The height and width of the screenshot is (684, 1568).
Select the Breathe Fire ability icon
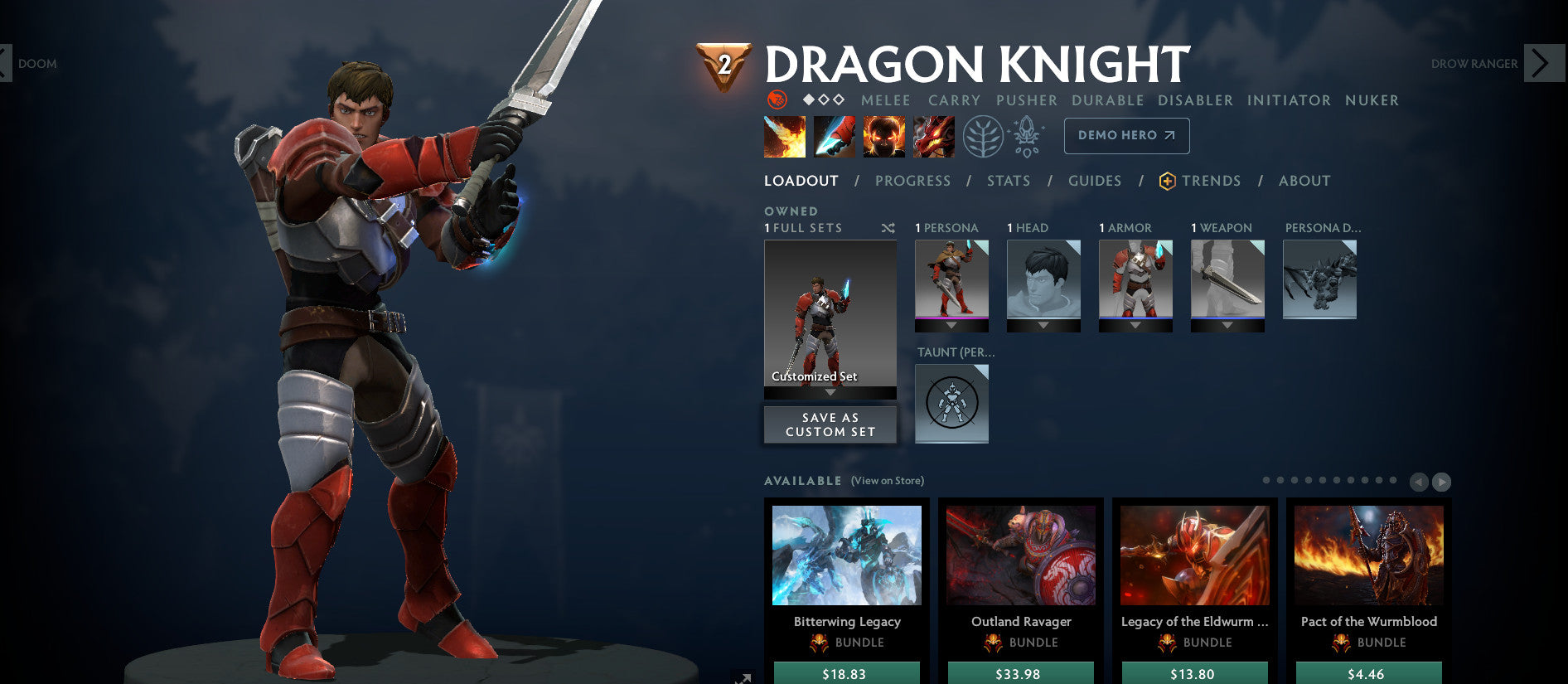point(784,137)
